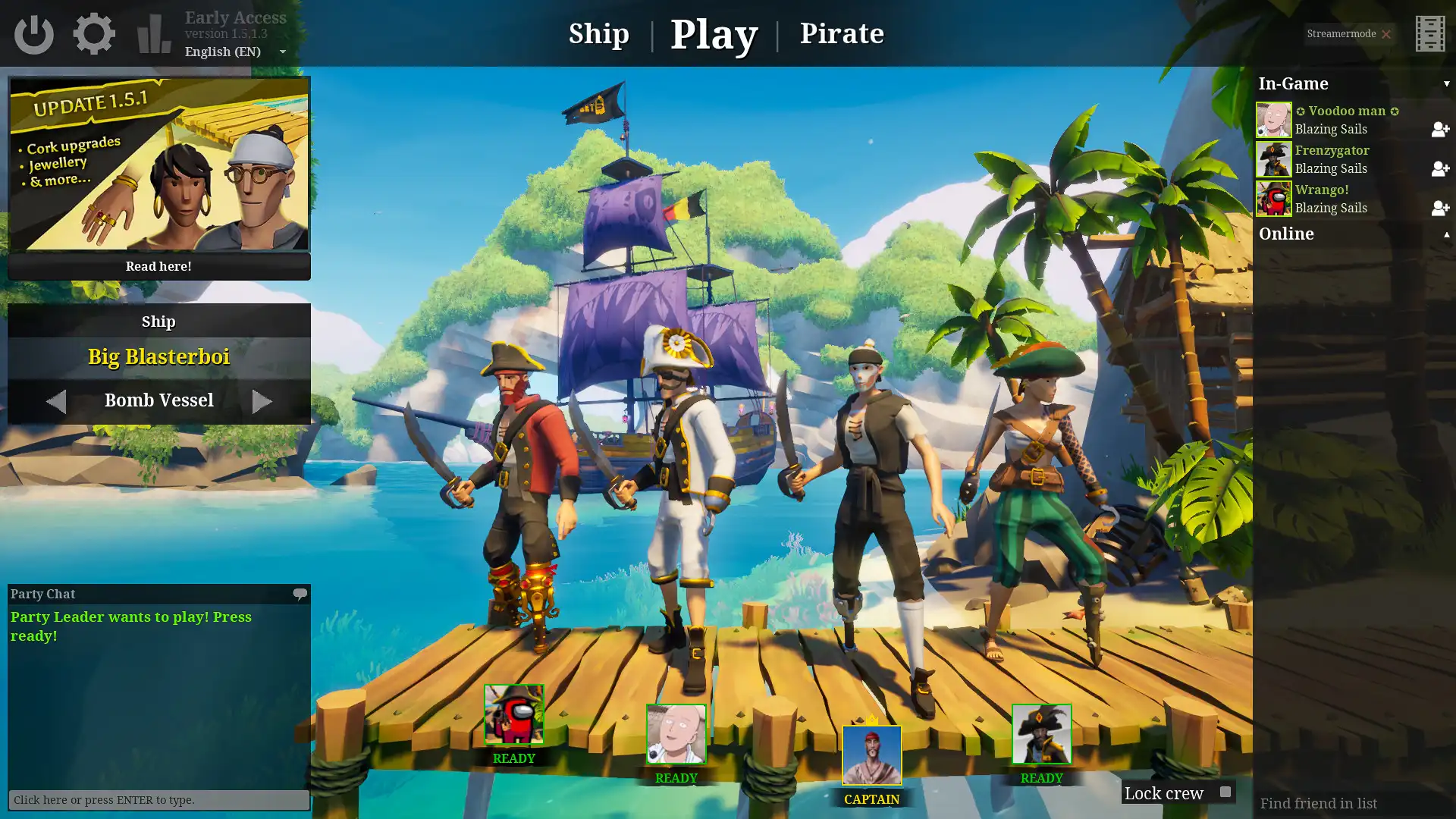This screenshot has width=1456, height=819.
Task: Dismiss the Streamermode notification
Action: click(1386, 34)
